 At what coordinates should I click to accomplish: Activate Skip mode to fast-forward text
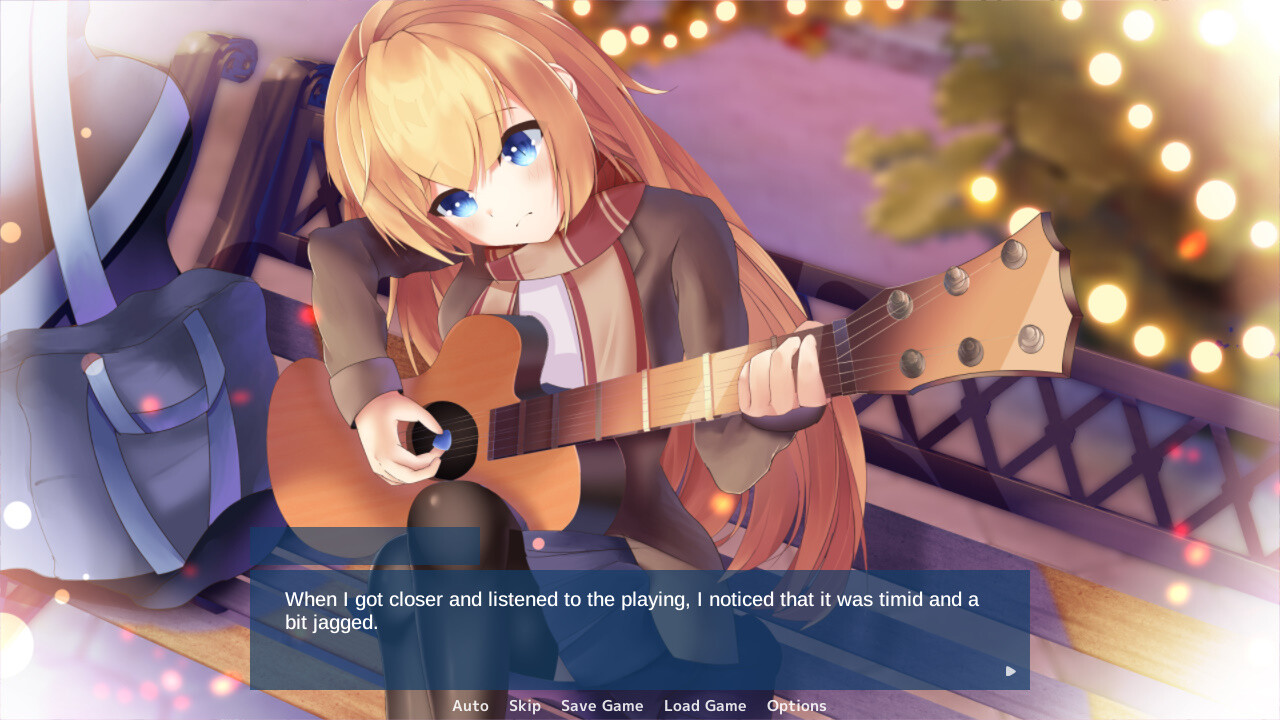click(x=524, y=705)
